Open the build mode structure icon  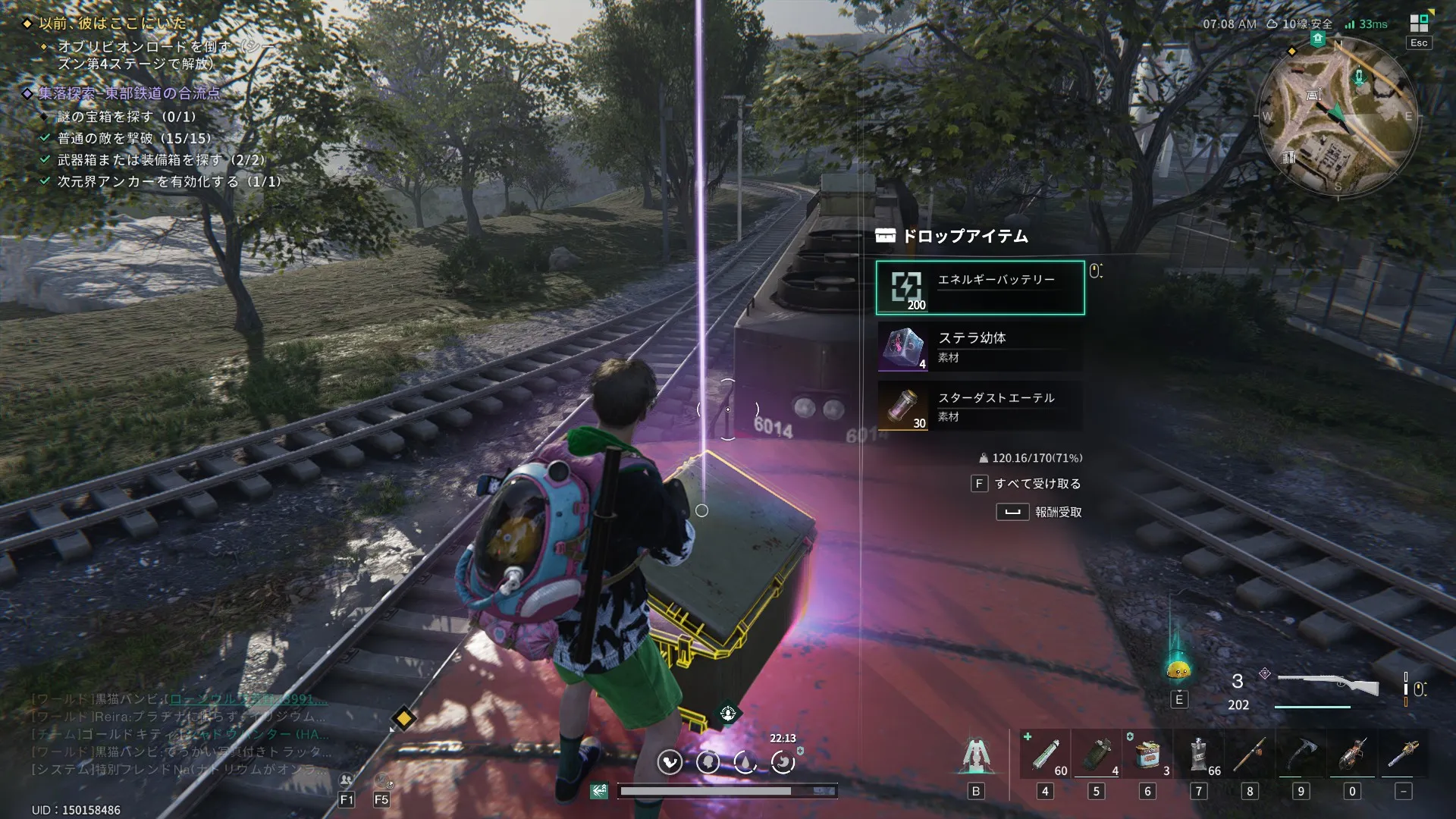975,756
